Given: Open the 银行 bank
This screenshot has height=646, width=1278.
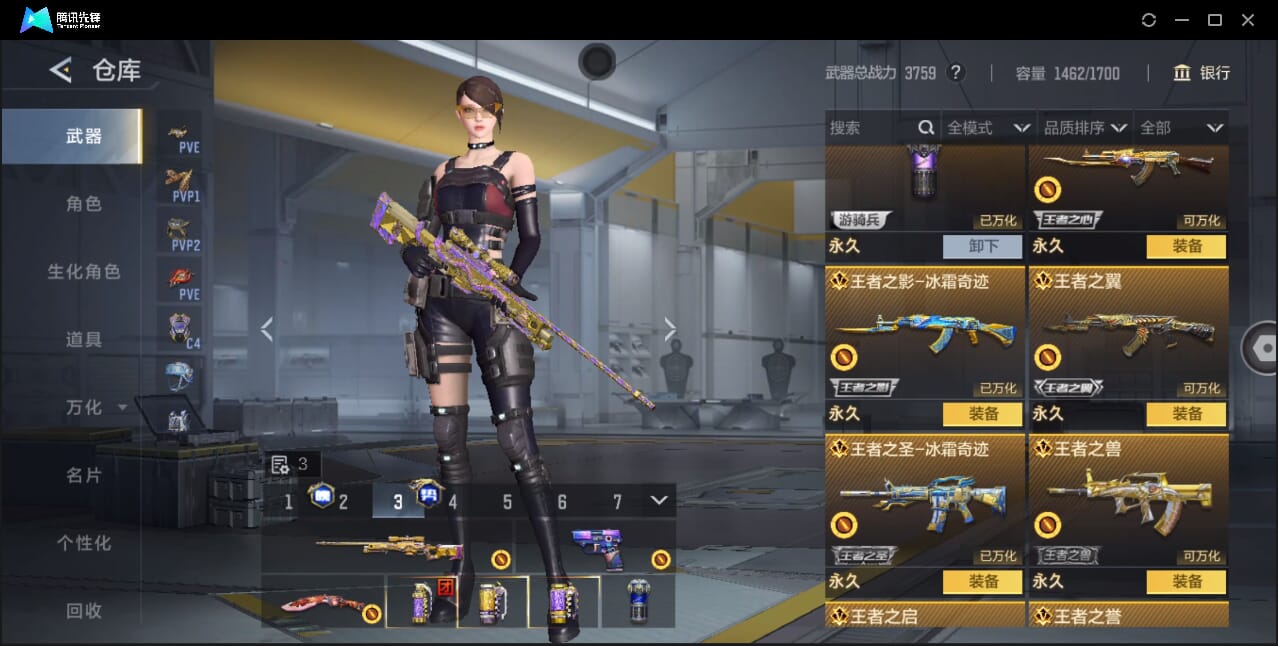Looking at the screenshot, I should pyautogui.click(x=1203, y=73).
